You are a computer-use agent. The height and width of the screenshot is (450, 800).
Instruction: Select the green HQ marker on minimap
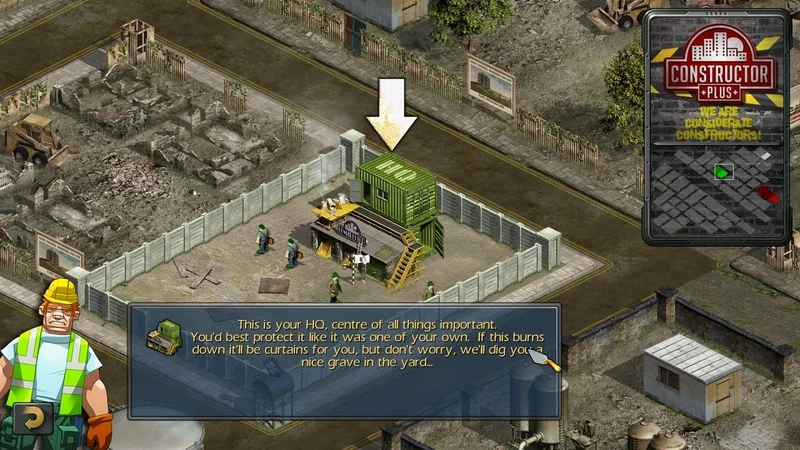(722, 173)
